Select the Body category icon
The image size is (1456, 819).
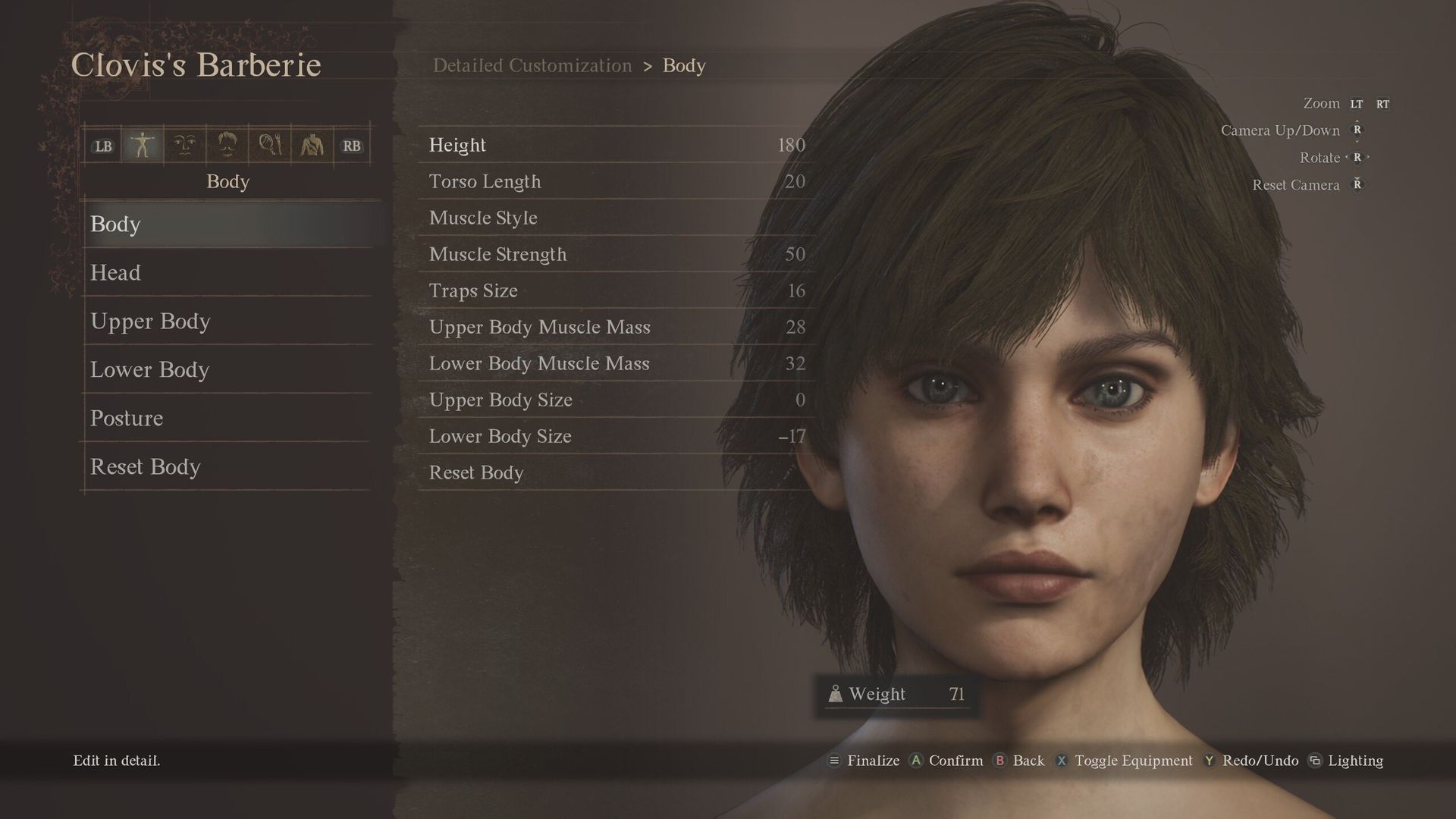(x=144, y=145)
